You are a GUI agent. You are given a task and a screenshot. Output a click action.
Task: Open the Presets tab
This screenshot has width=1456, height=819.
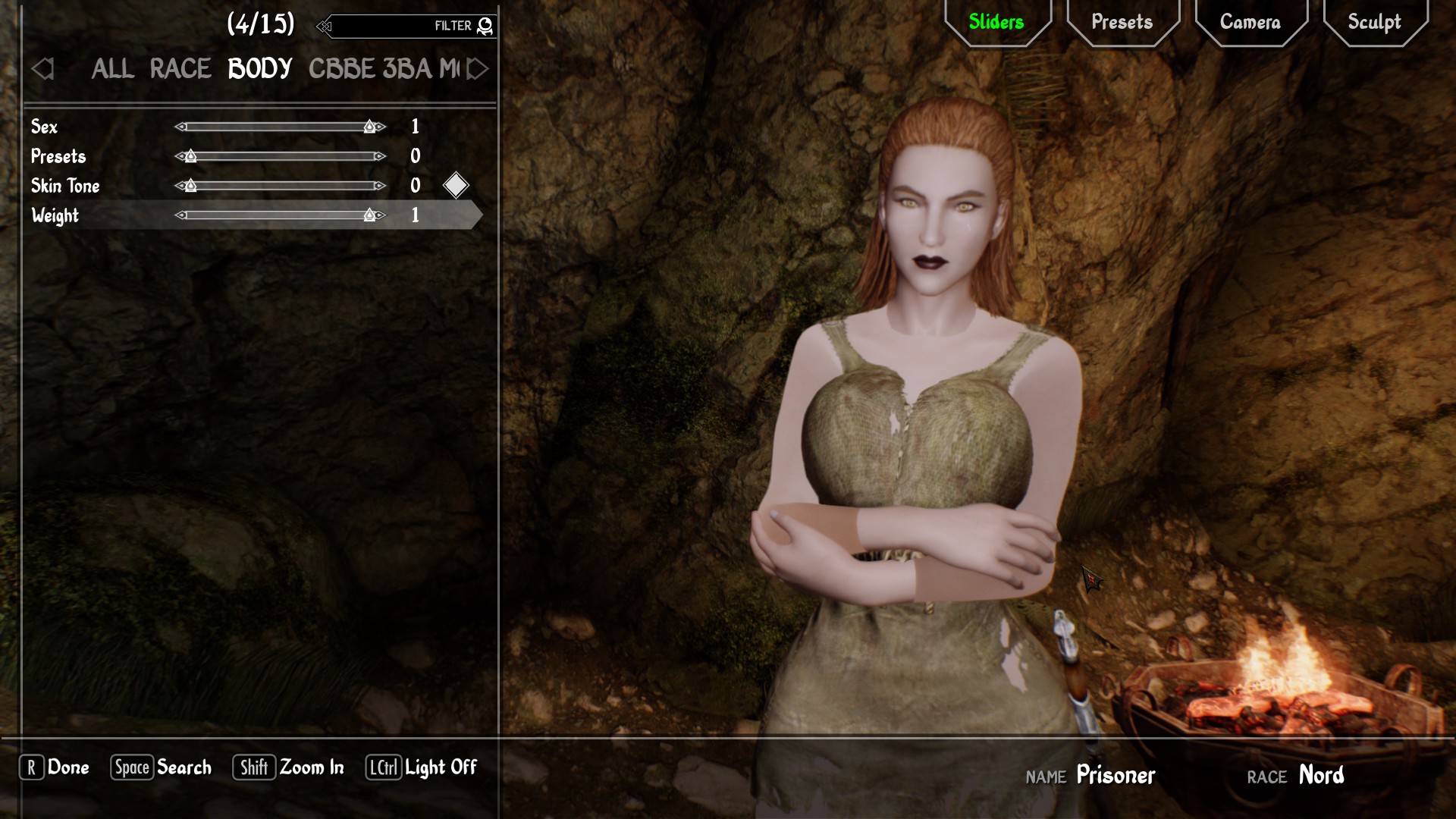(x=1122, y=22)
